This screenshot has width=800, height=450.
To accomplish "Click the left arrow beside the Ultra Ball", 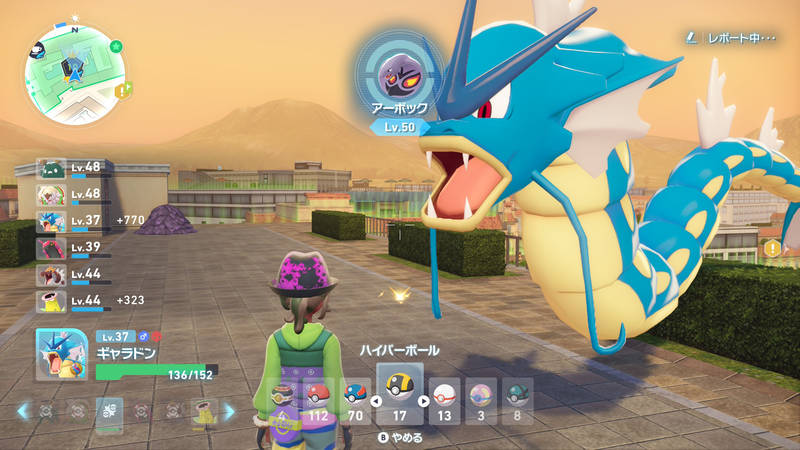I will [x=376, y=401].
